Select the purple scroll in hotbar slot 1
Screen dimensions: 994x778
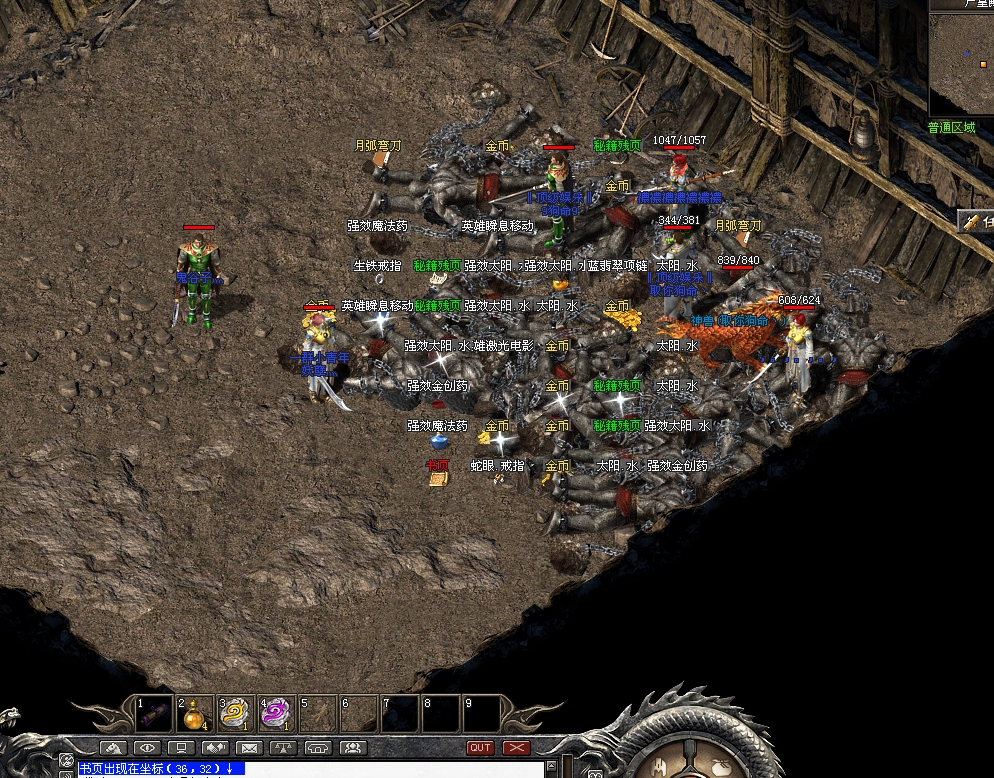point(154,713)
